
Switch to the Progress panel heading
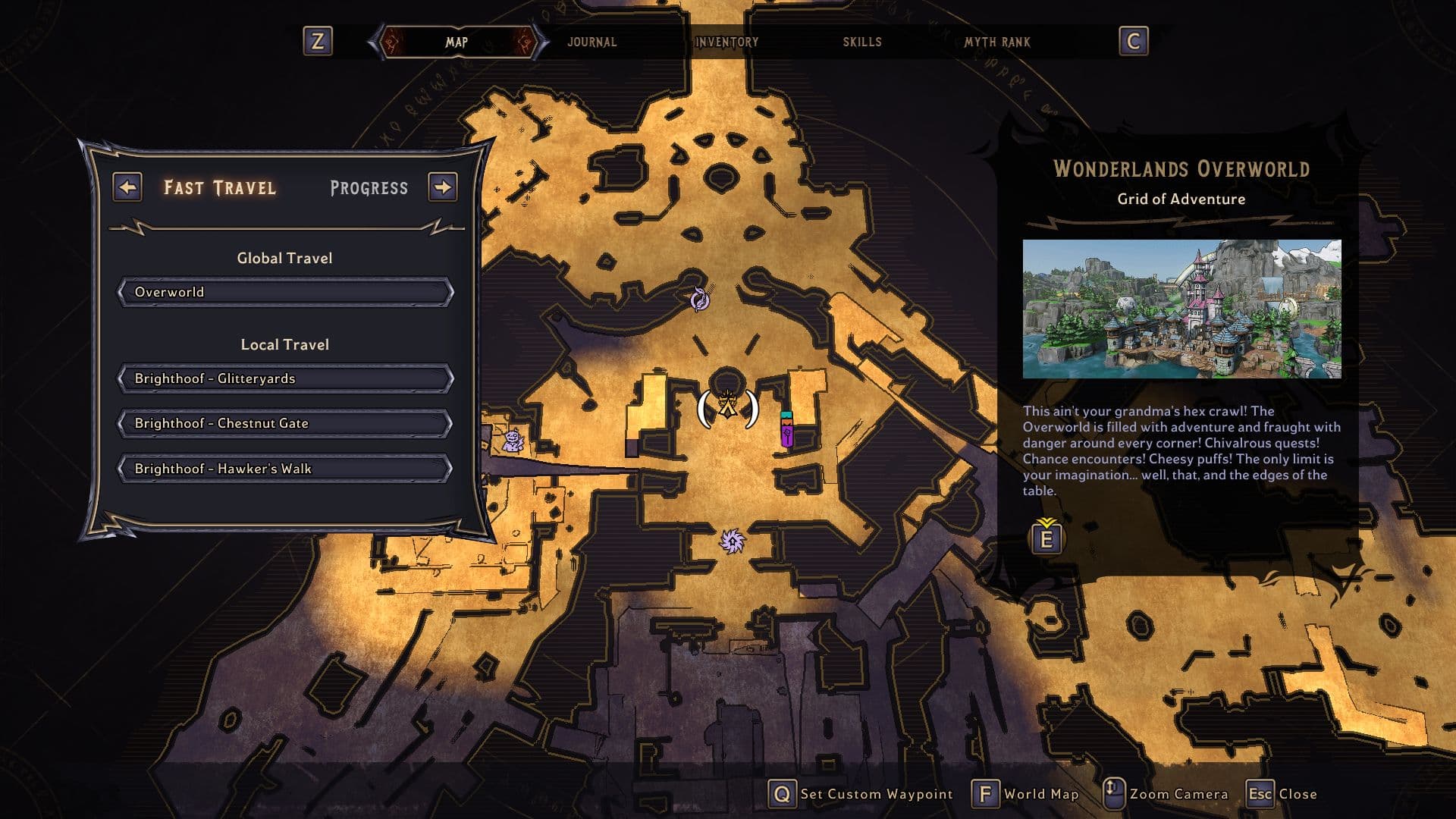[x=369, y=188]
